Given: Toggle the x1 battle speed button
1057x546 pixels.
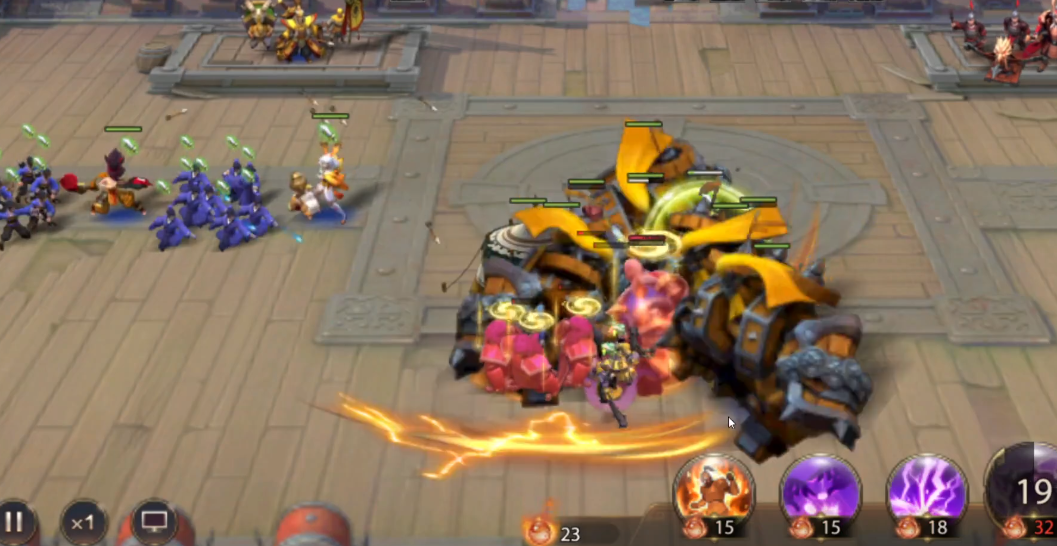Looking at the screenshot, I should [x=83, y=522].
